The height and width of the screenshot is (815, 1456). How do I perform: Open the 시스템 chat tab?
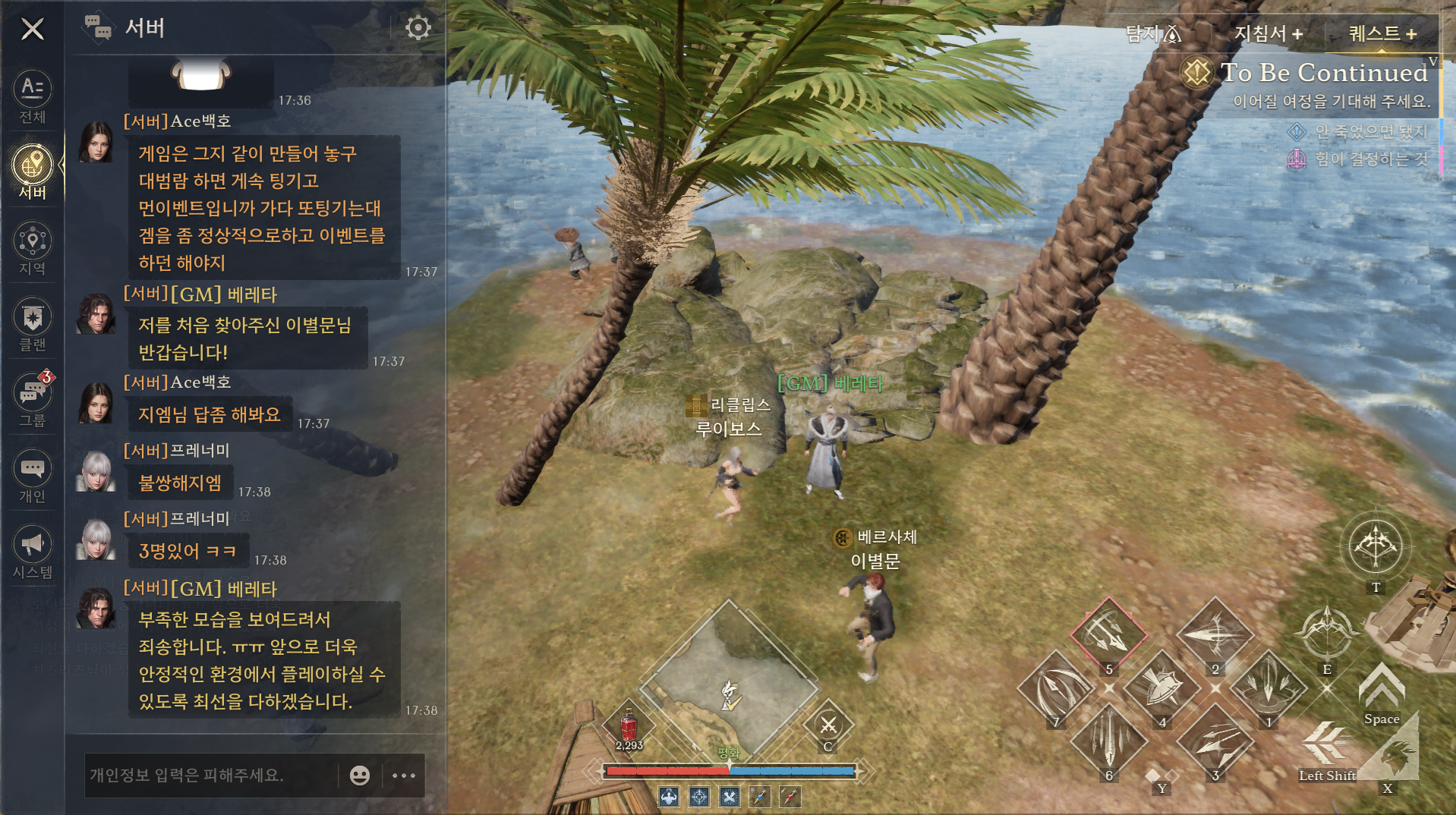(x=33, y=552)
